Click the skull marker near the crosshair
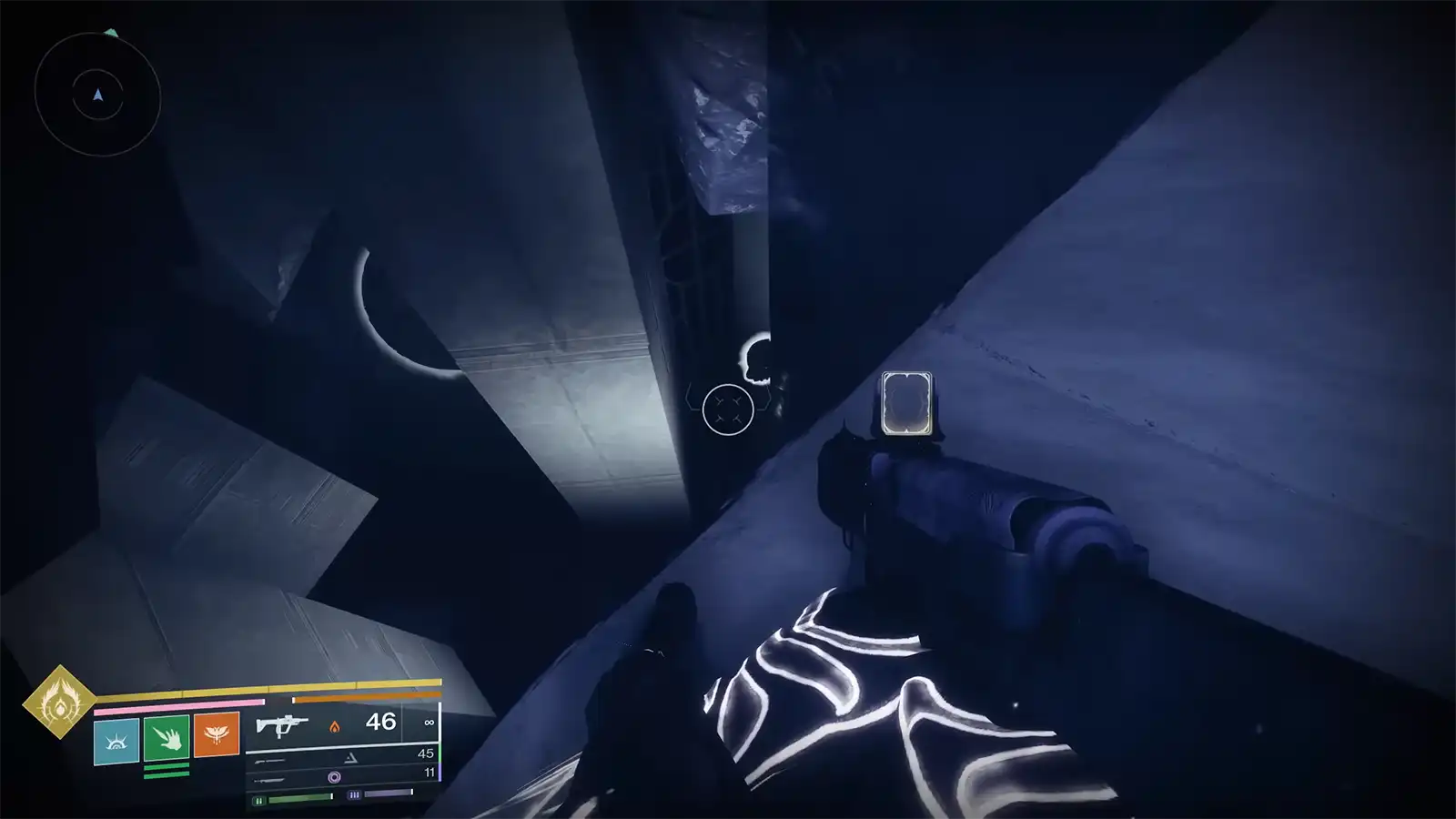The image size is (1456, 819). pos(755,350)
